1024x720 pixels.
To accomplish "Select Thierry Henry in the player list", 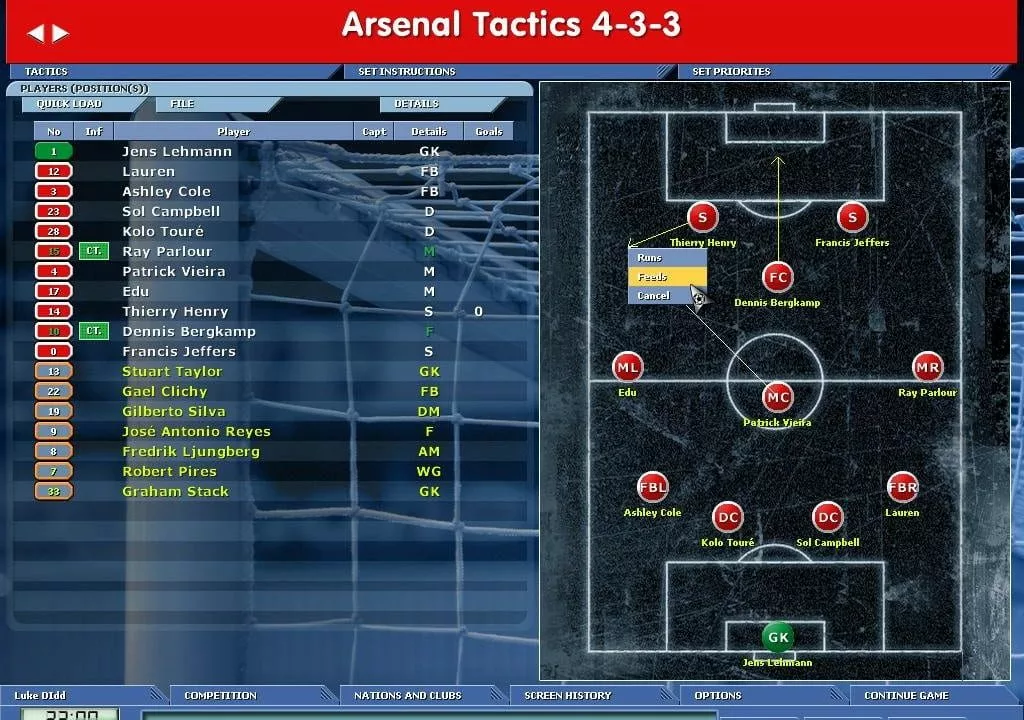I will pyautogui.click(x=175, y=312).
